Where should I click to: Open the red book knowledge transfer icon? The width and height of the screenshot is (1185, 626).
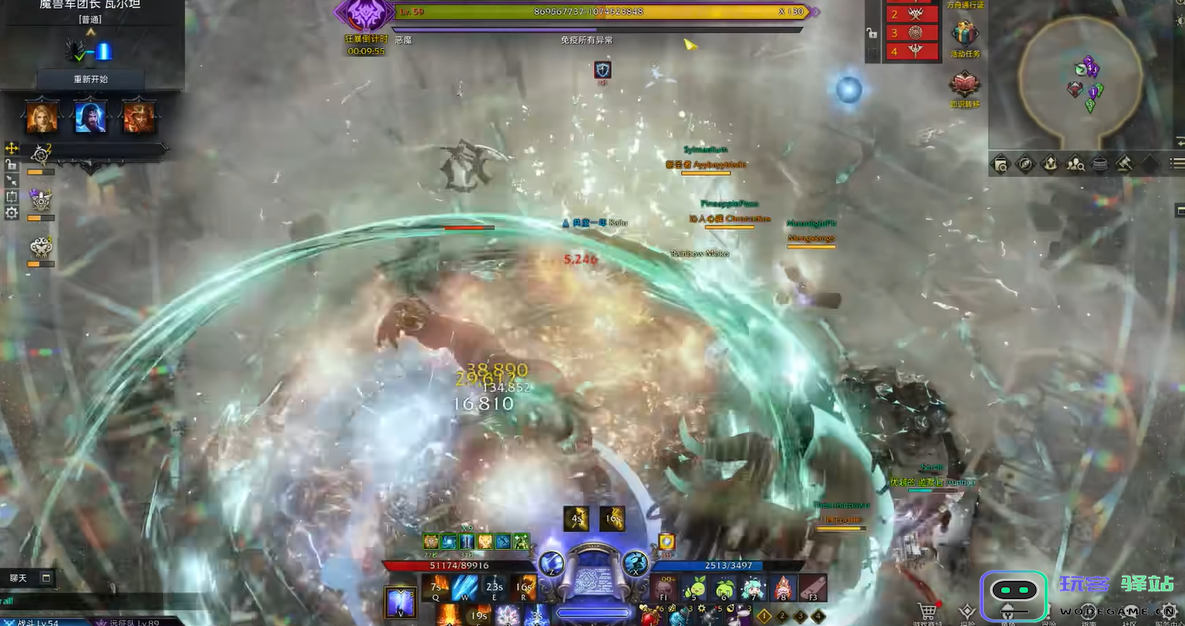pyautogui.click(x=965, y=86)
